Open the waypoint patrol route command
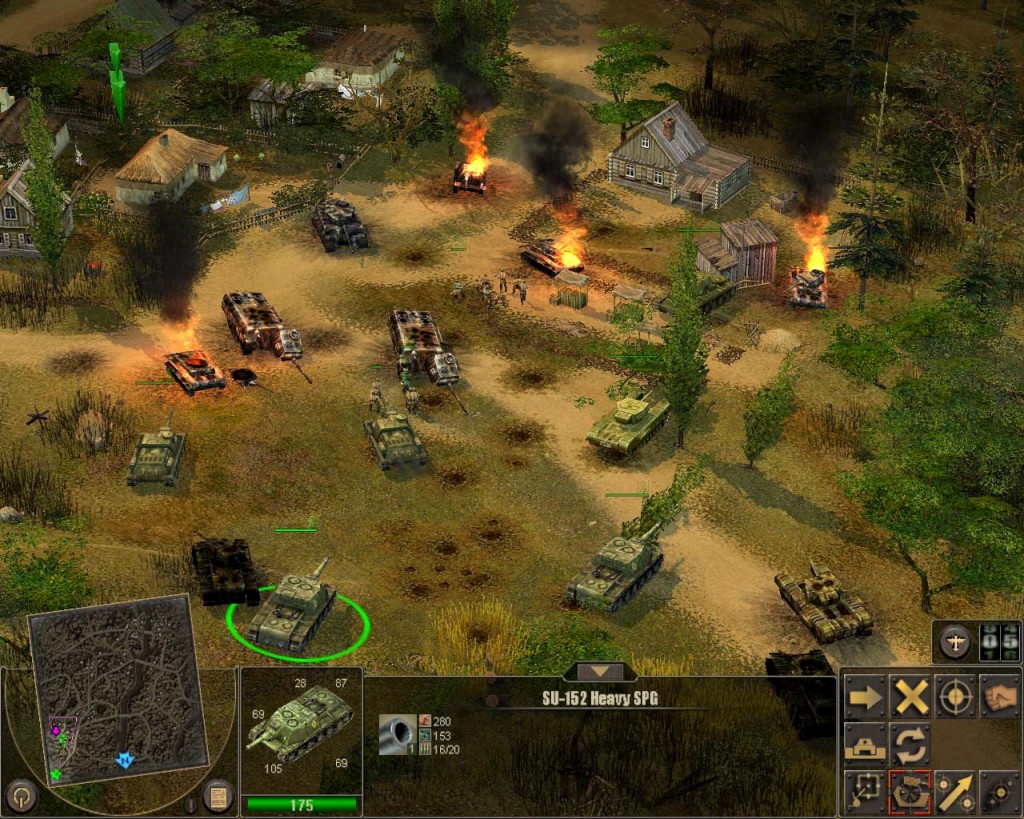Viewport: 1024px width, 819px height. point(865,791)
